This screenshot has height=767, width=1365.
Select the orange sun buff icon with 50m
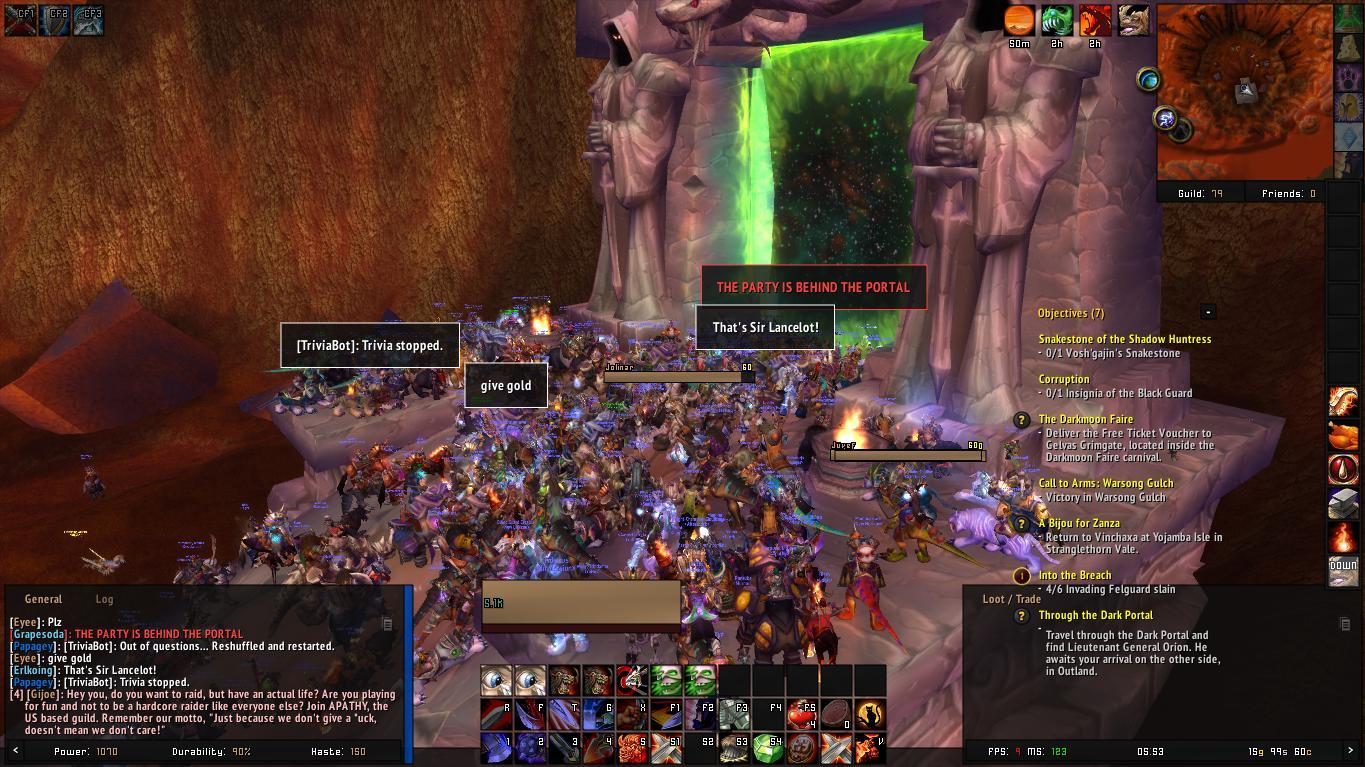click(x=1019, y=20)
